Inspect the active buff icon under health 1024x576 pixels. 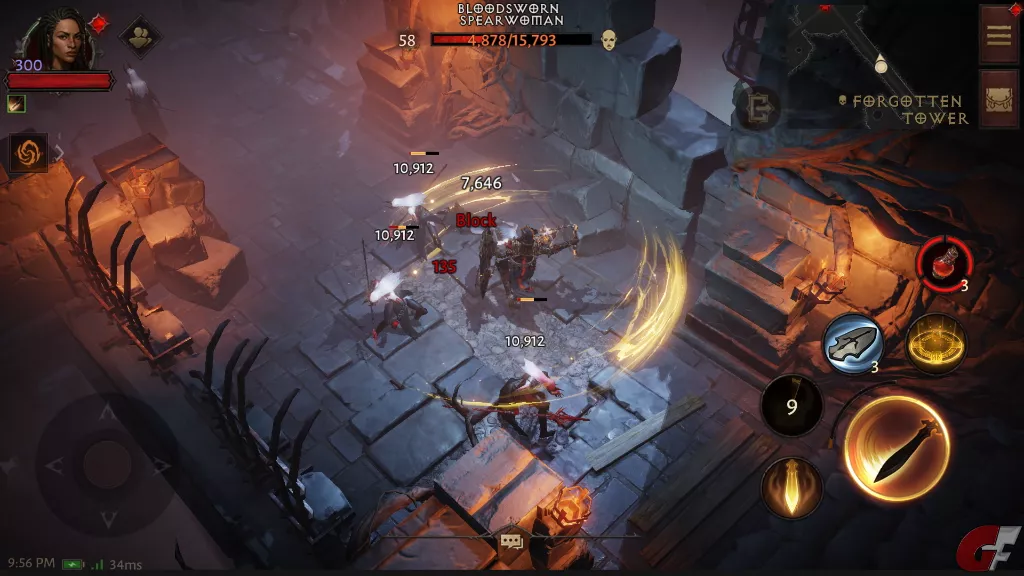tap(16, 103)
